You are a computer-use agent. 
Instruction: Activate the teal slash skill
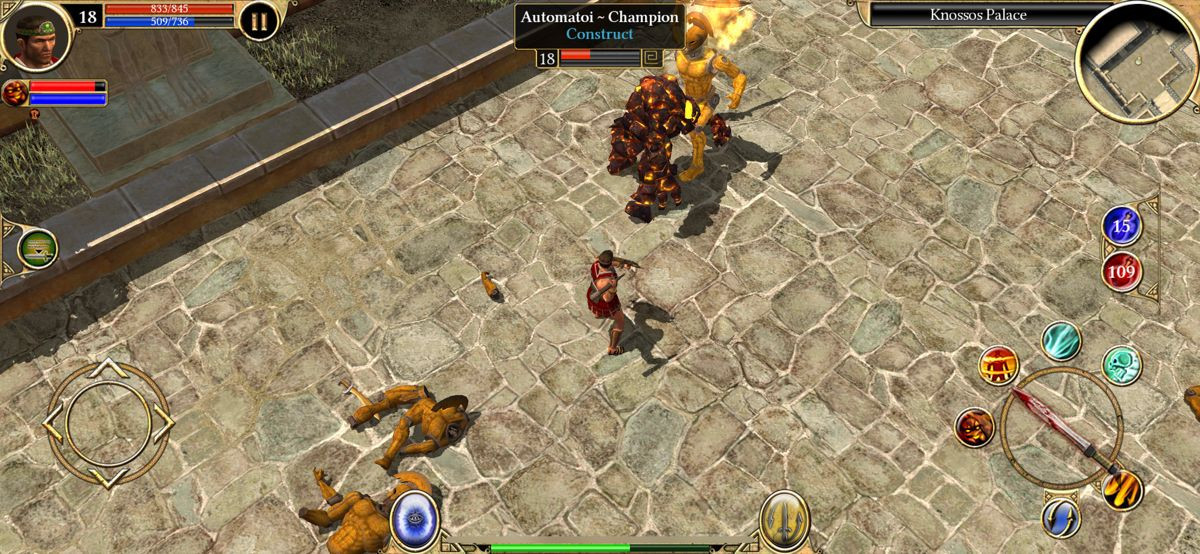point(1060,342)
